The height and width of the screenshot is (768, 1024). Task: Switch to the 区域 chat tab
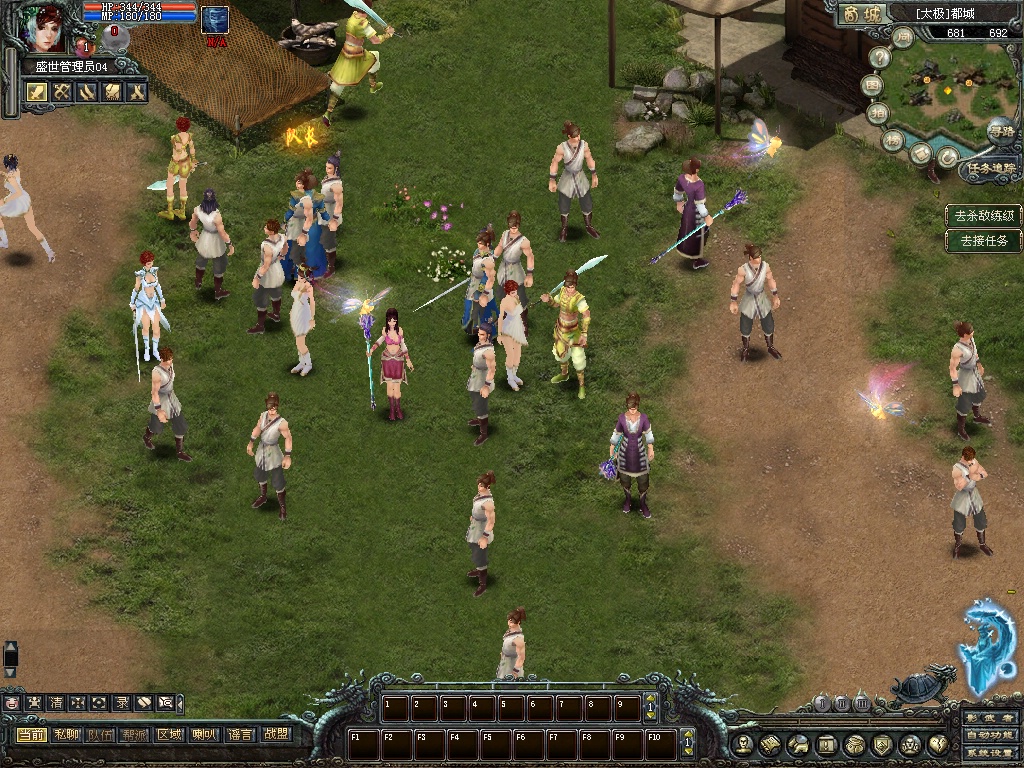[168, 735]
